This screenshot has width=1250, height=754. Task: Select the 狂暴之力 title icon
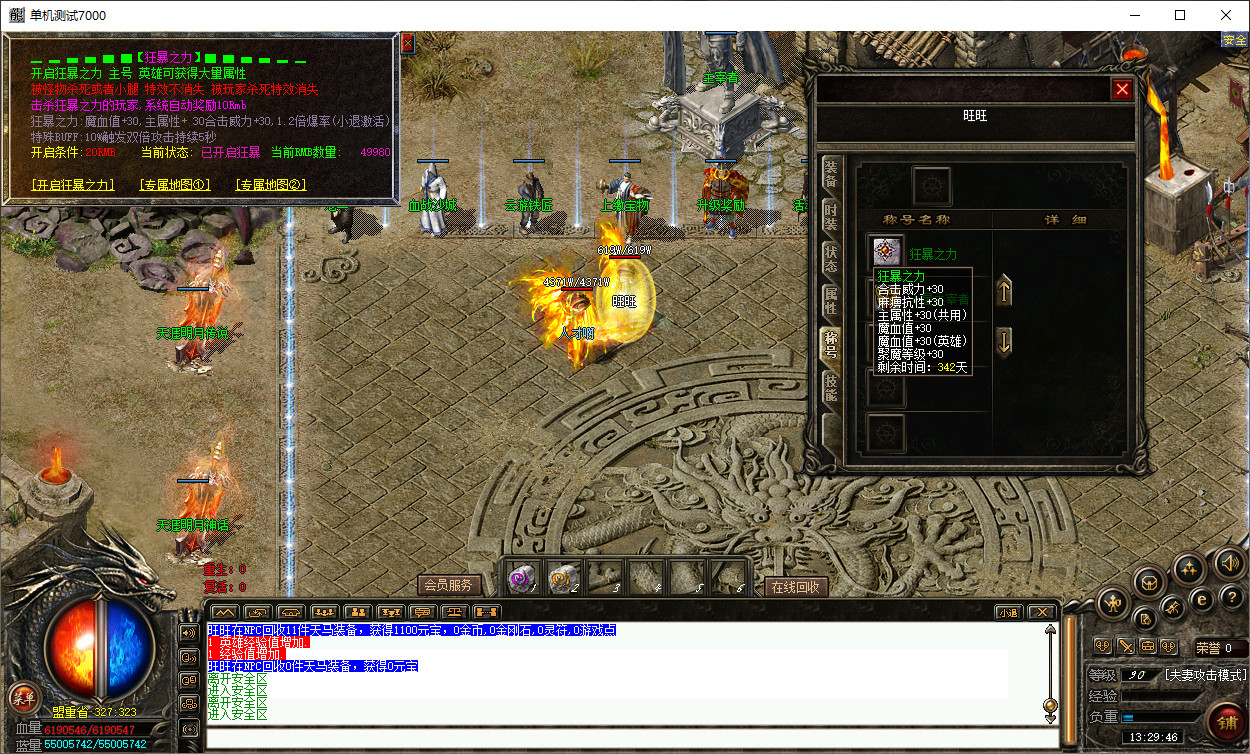[886, 252]
